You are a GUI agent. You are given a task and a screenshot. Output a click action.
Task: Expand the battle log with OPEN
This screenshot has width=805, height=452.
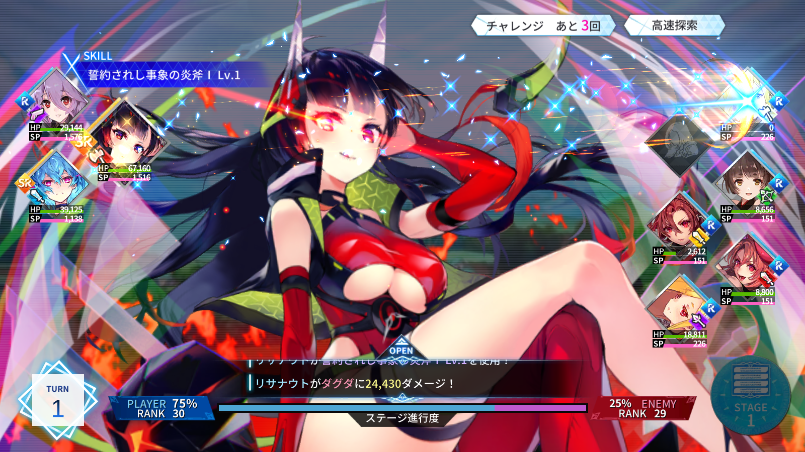(x=400, y=350)
